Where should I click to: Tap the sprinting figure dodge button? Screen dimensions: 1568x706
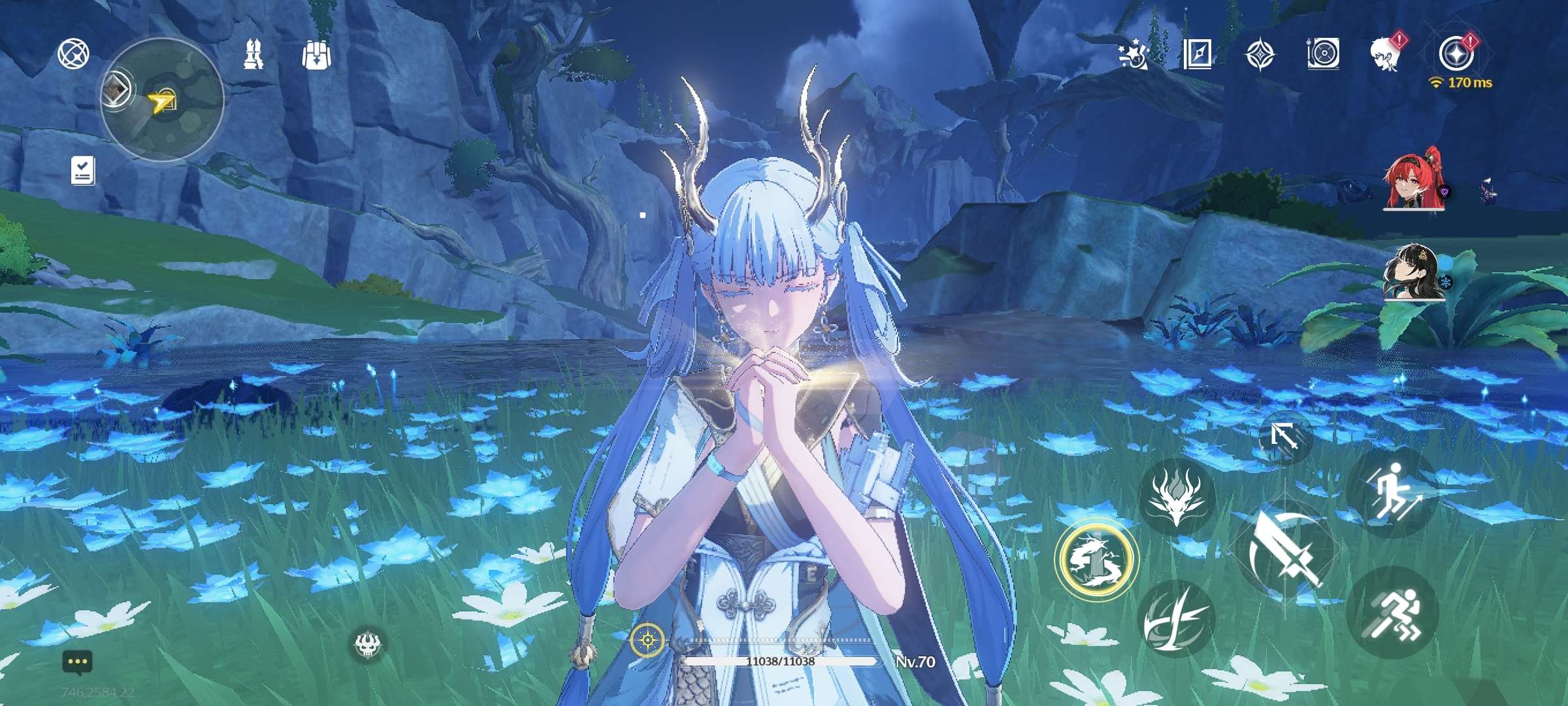(1393, 612)
